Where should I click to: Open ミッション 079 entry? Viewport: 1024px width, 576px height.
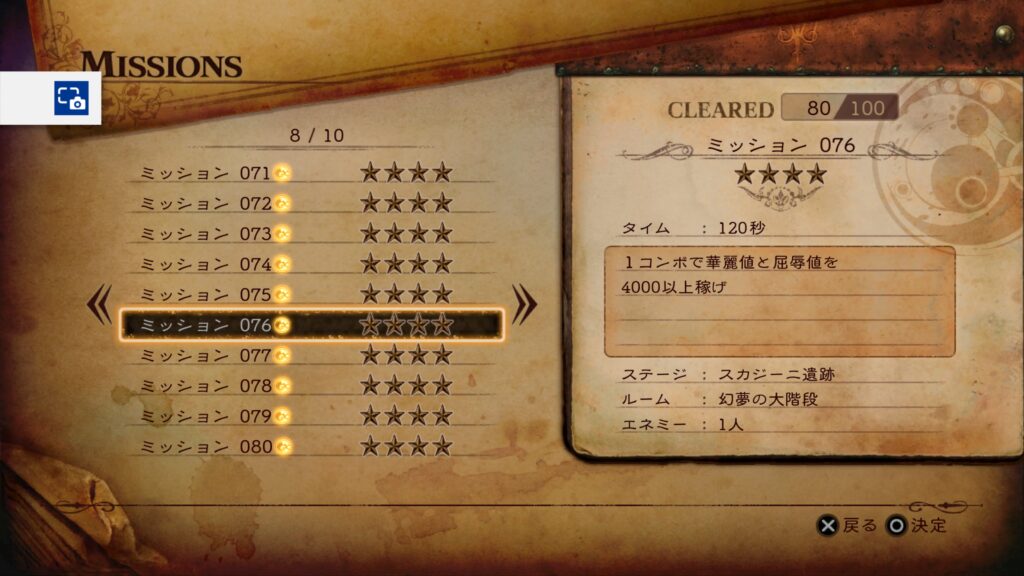tap(310, 416)
